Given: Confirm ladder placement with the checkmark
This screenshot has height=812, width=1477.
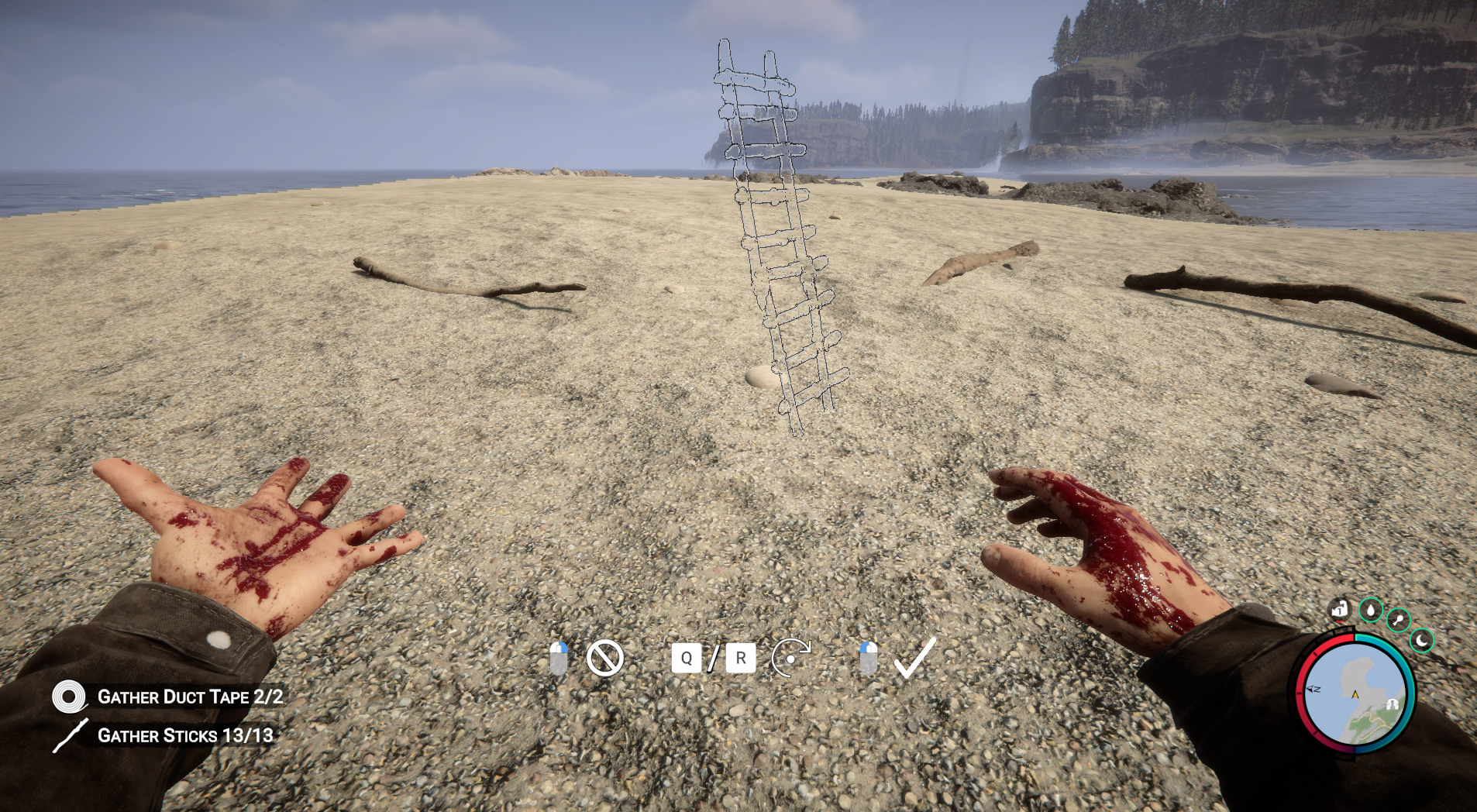Looking at the screenshot, I should pyautogui.click(x=915, y=658).
